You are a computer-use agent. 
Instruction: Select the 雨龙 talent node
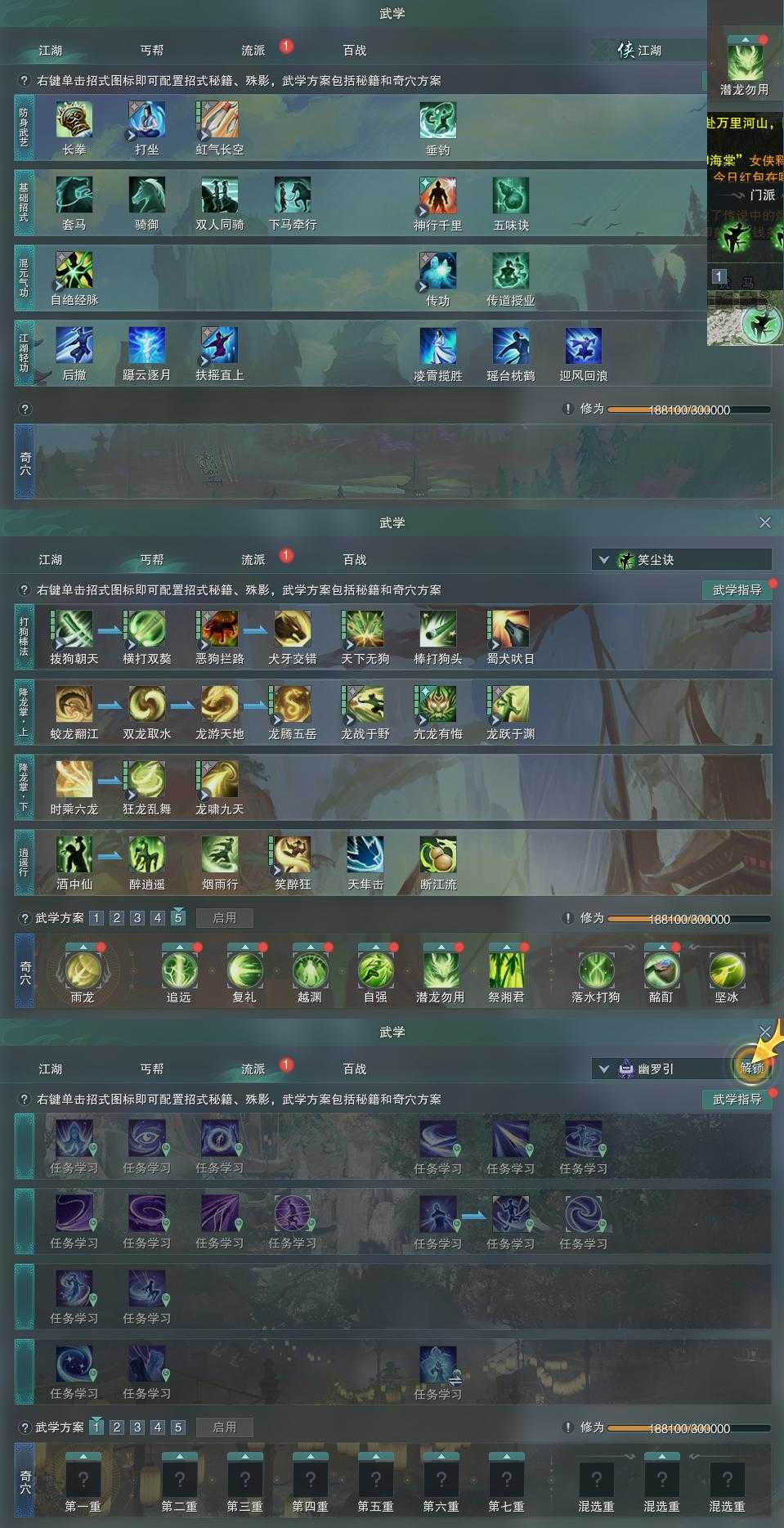83,970
